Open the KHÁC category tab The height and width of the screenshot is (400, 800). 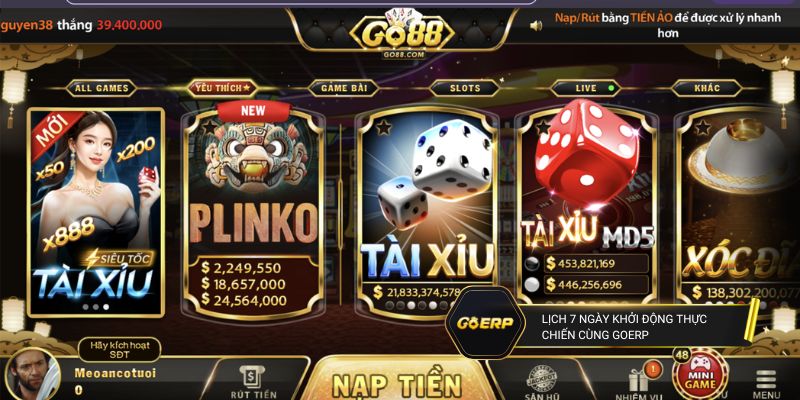pos(707,88)
